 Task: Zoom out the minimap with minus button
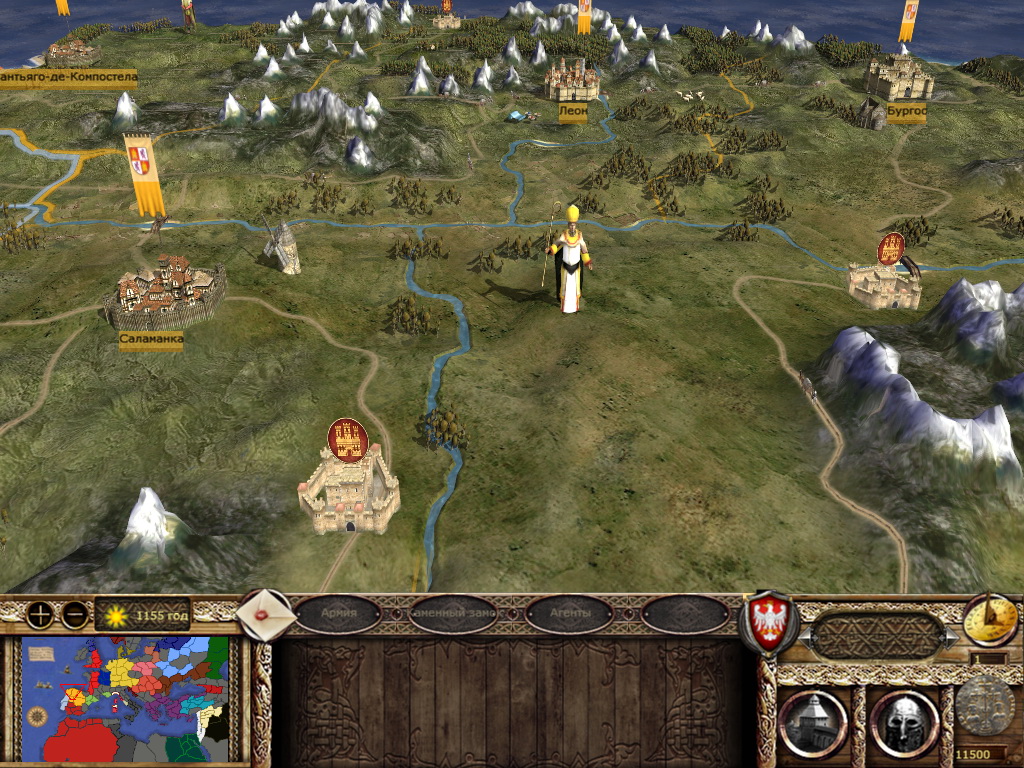pos(74,615)
